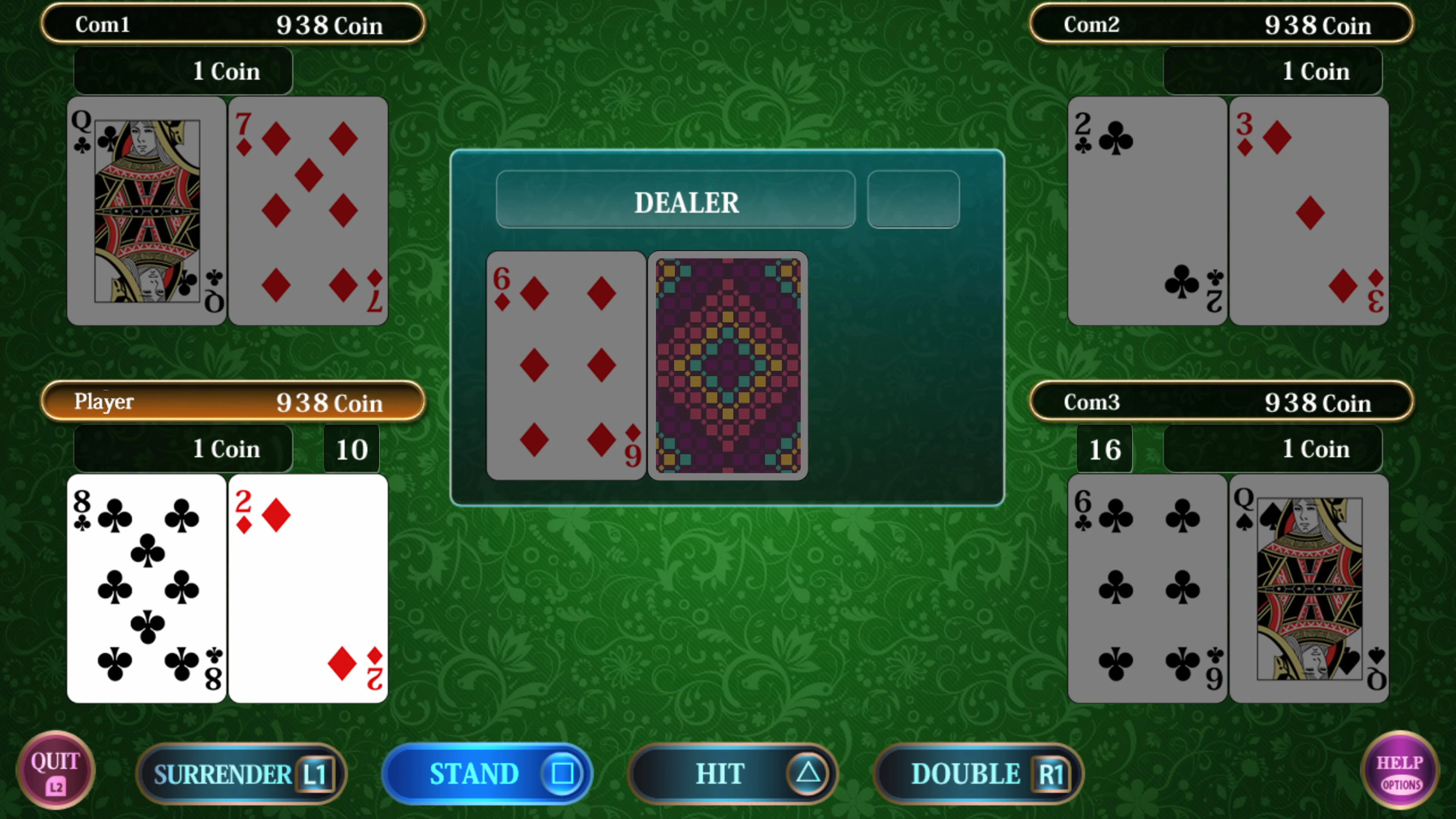Click the HELP options button
This screenshot has height=819, width=1456.
click(1401, 773)
